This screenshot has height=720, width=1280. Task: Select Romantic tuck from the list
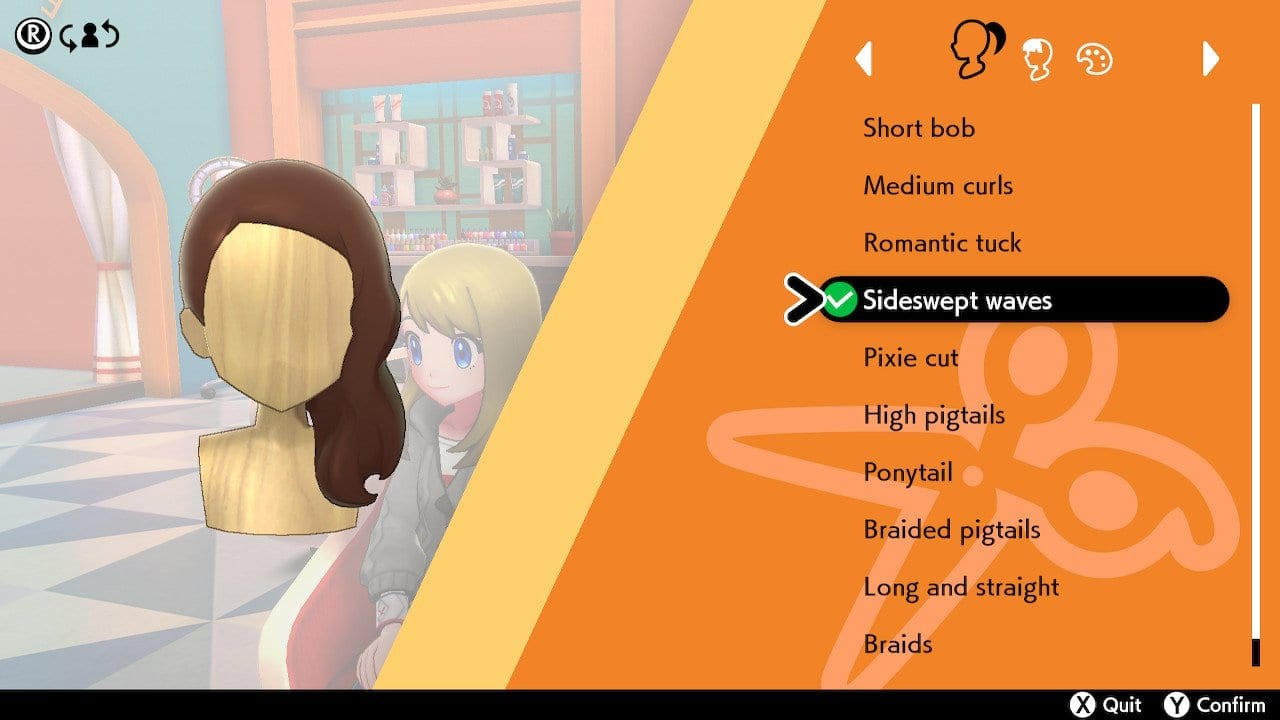[x=942, y=242]
